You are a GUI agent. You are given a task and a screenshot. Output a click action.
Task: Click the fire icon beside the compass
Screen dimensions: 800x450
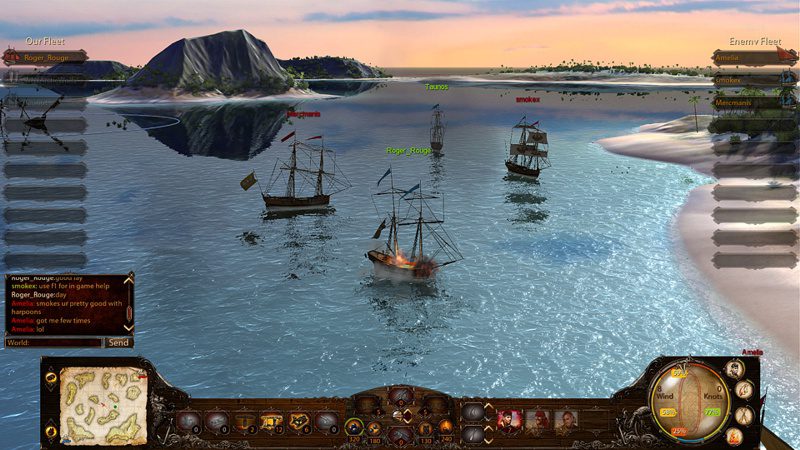(x=734, y=436)
